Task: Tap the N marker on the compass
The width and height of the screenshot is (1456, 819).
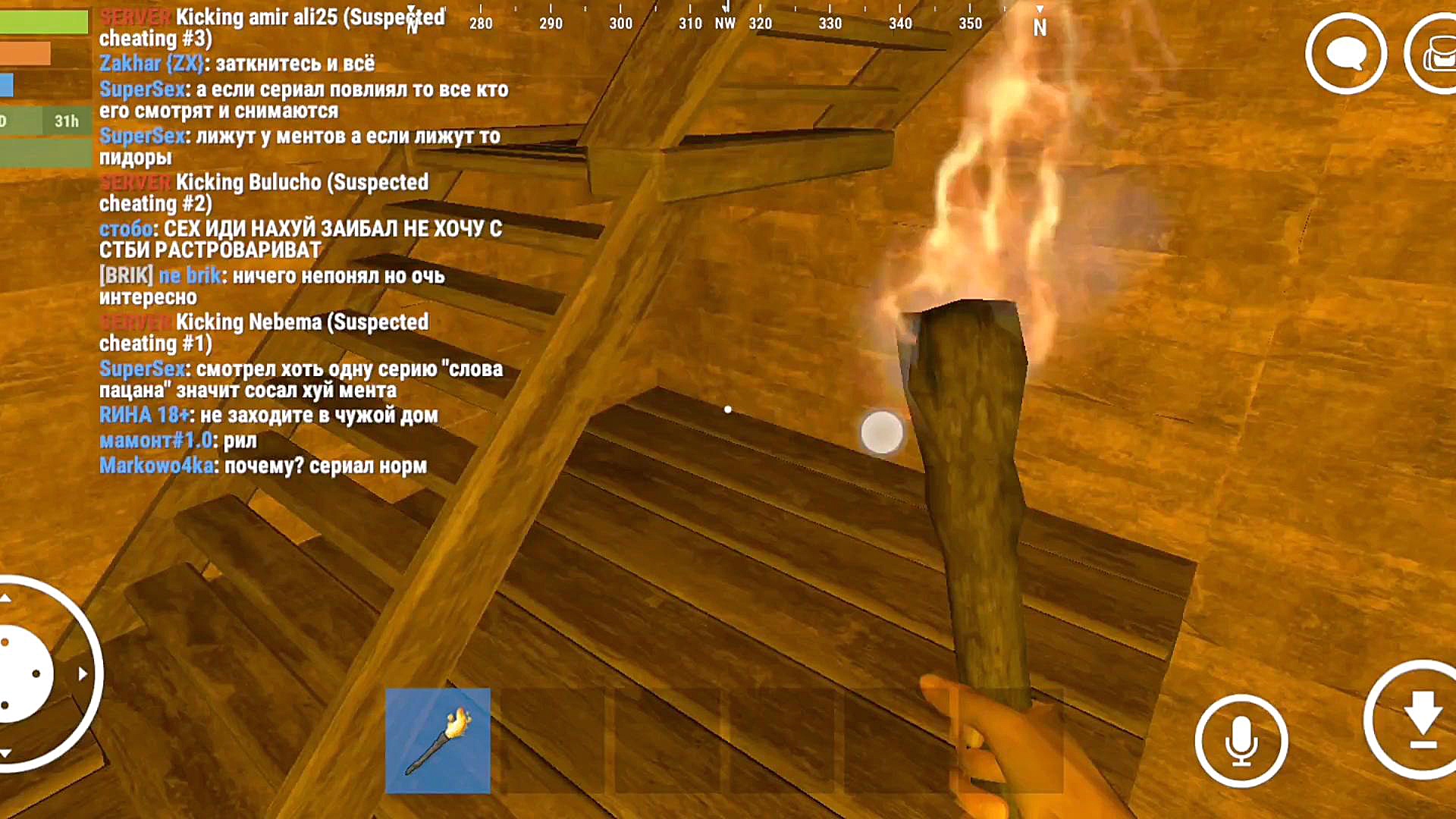Action: [1040, 25]
